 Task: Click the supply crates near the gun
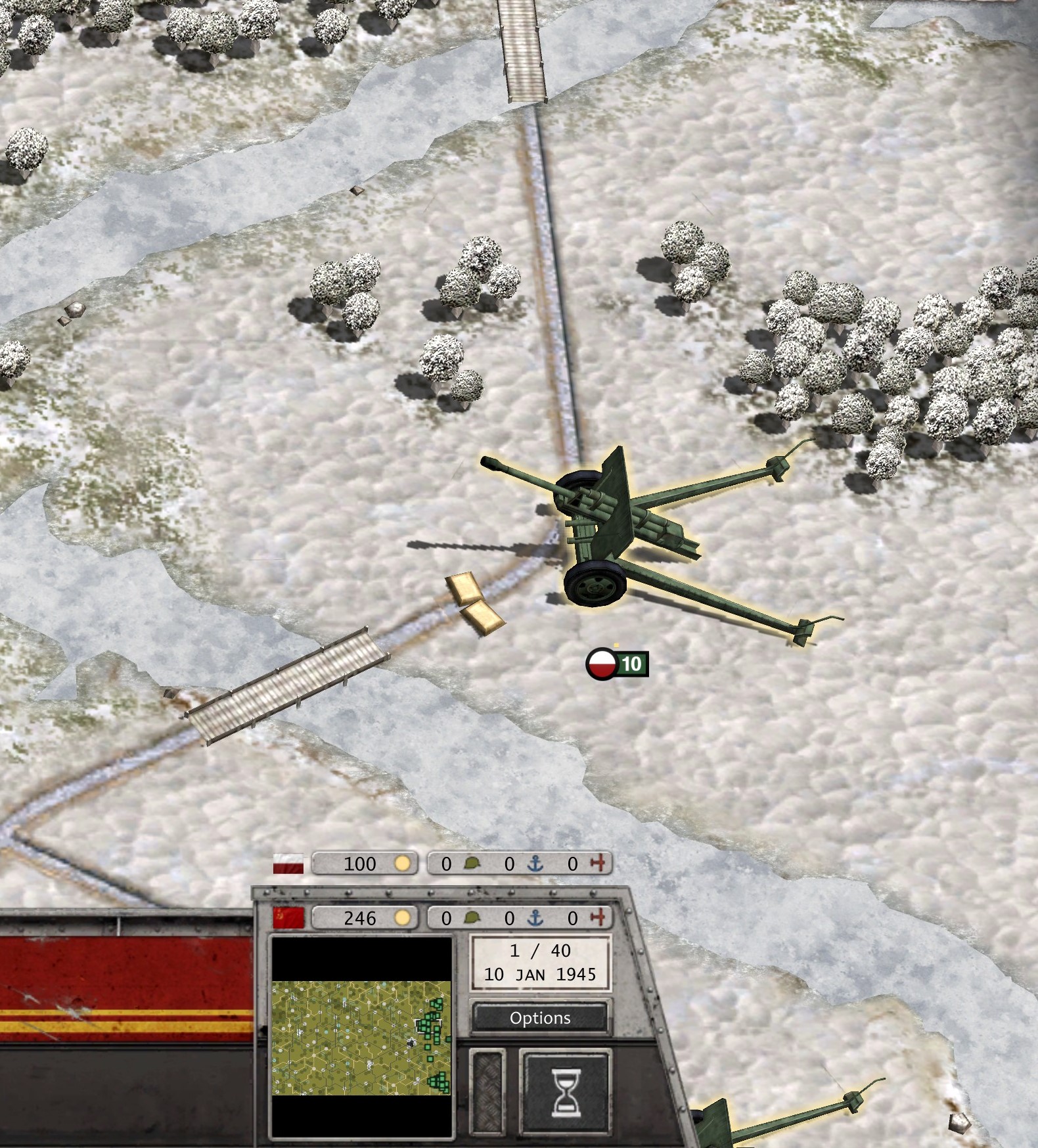(475, 605)
